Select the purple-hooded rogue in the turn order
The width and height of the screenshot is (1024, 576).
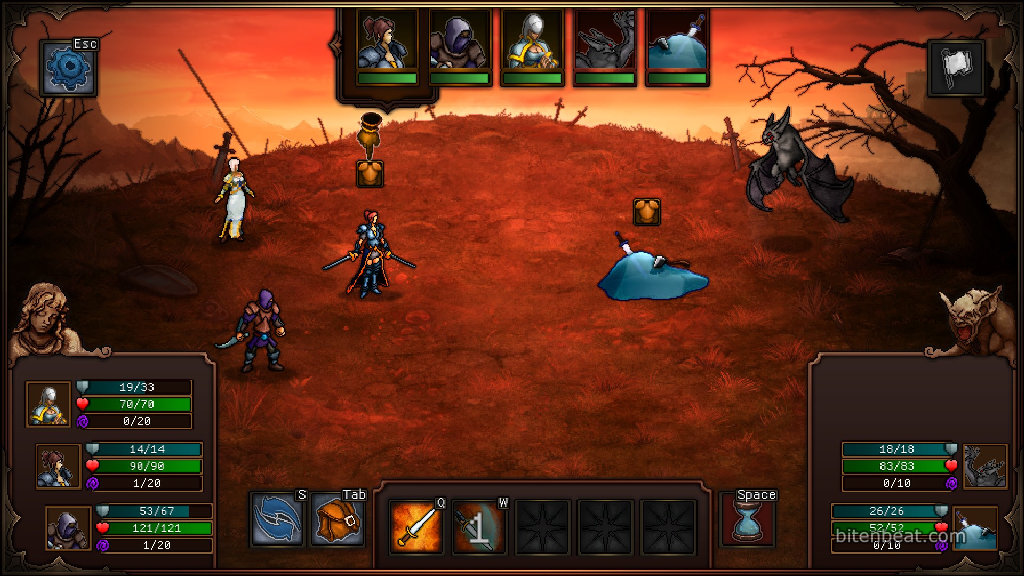pos(459,42)
